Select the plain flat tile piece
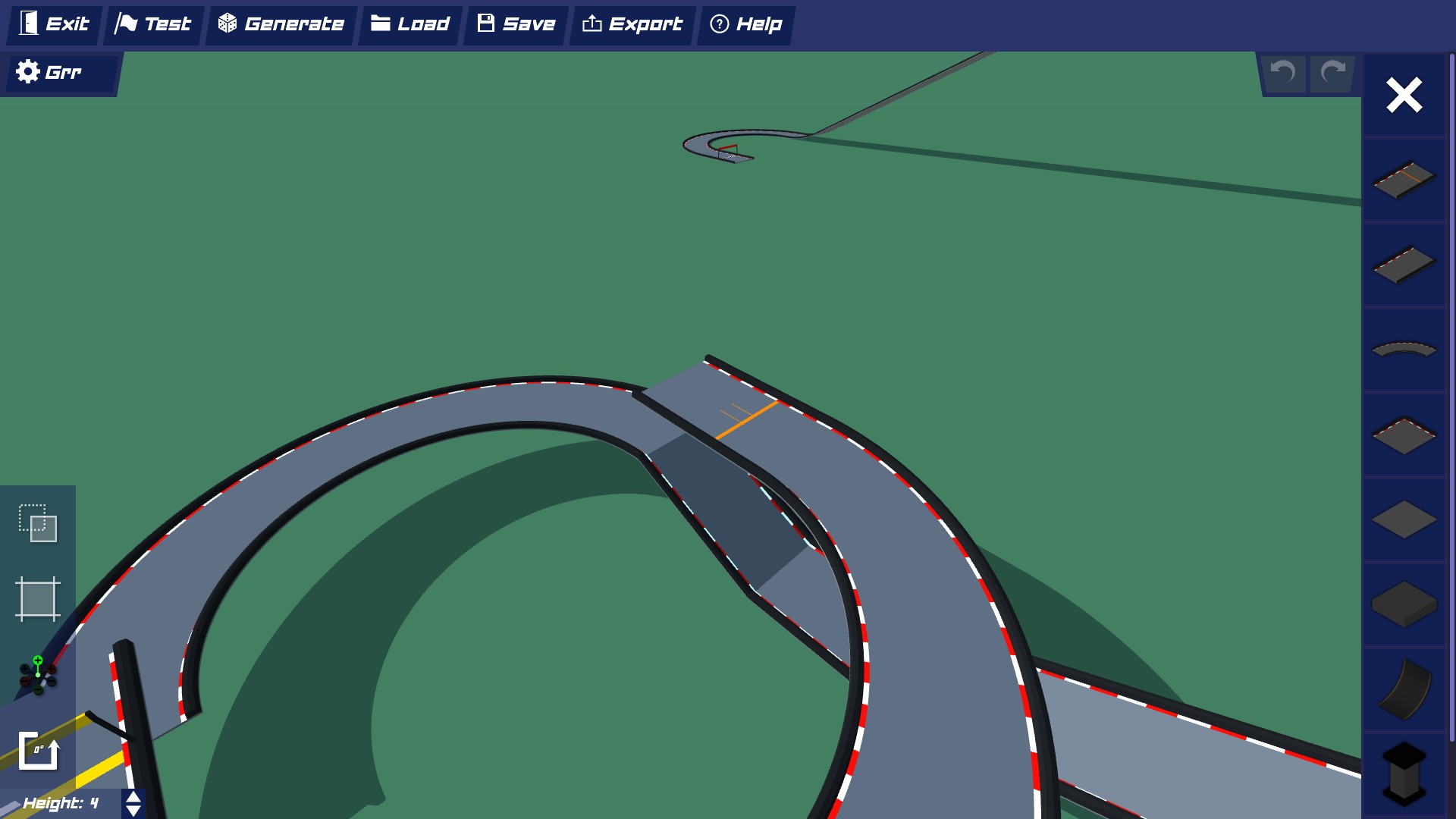The height and width of the screenshot is (819, 1456). 1403,519
